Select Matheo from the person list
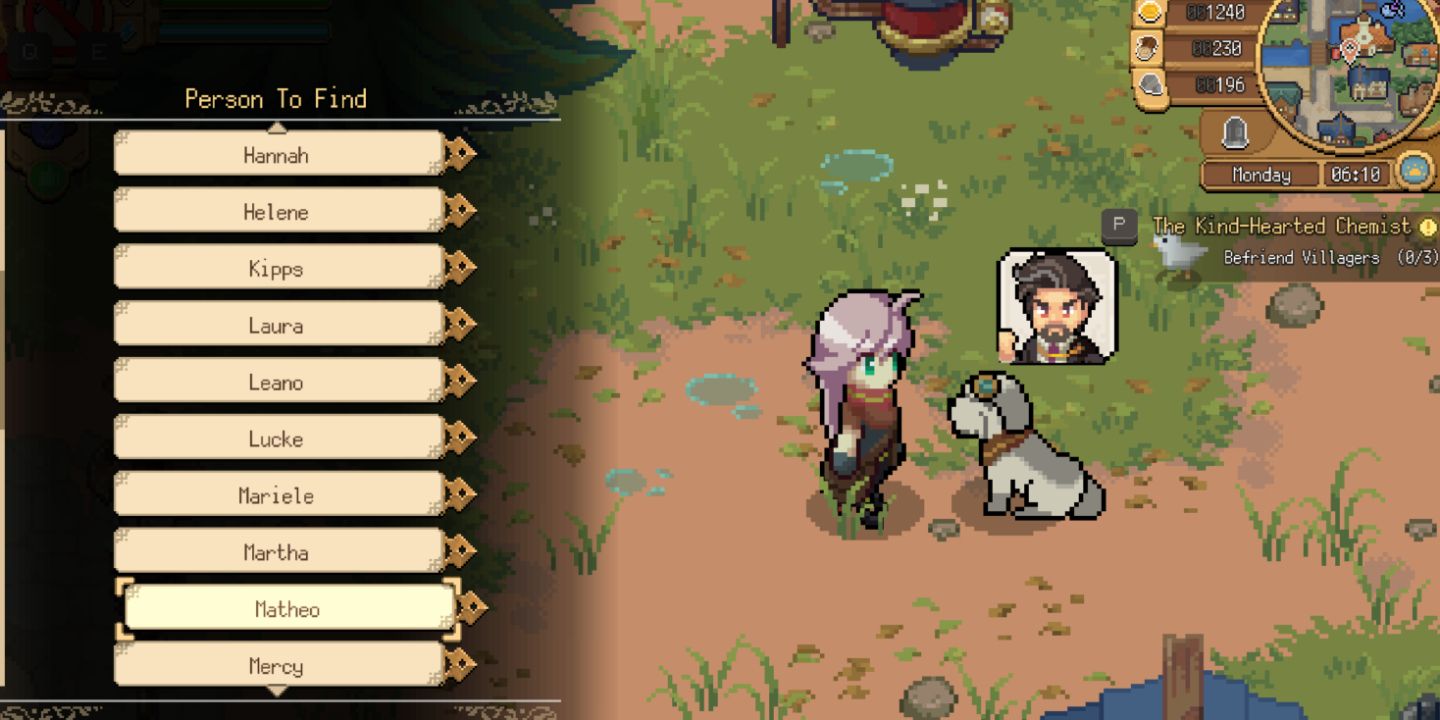 pos(280,607)
